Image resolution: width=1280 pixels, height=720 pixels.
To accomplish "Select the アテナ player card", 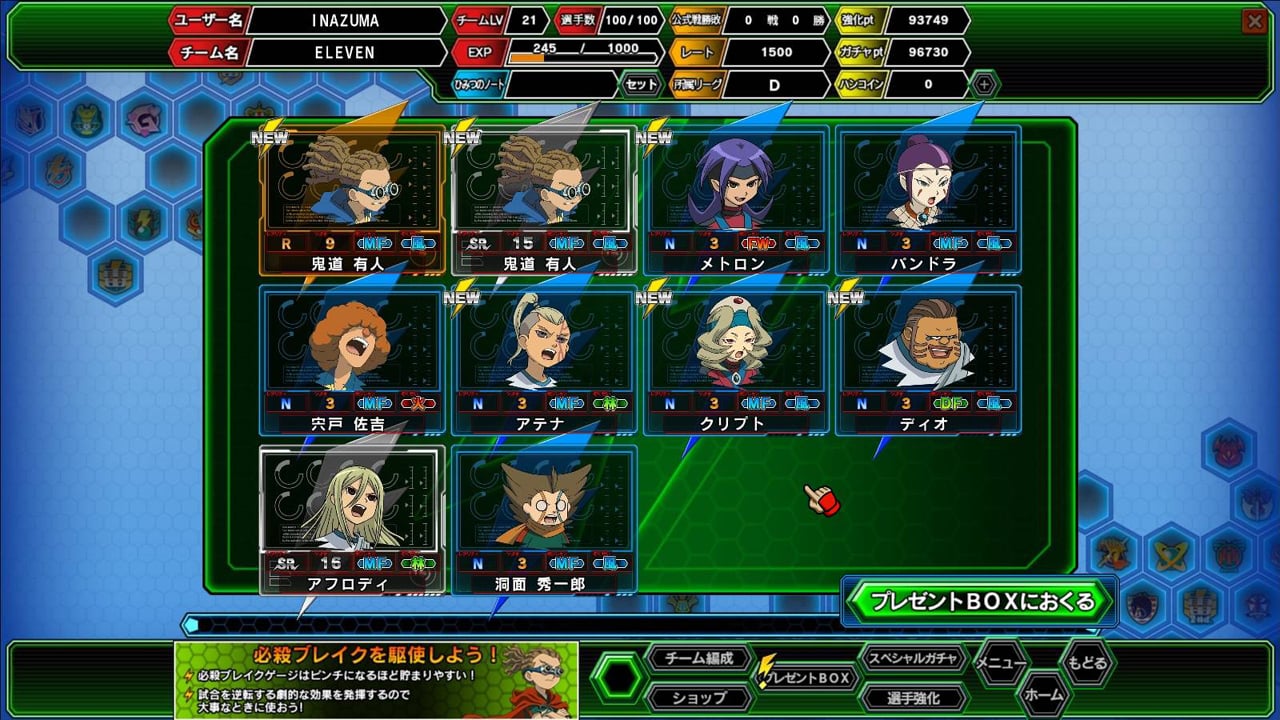I will pyautogui.click(x=544, y=360).
